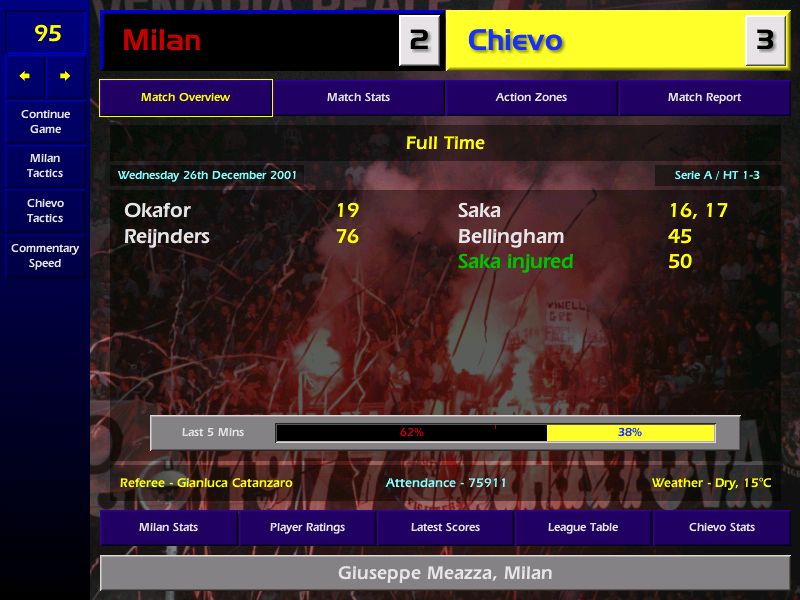Open Chievo Tactics

coord(45,210)
